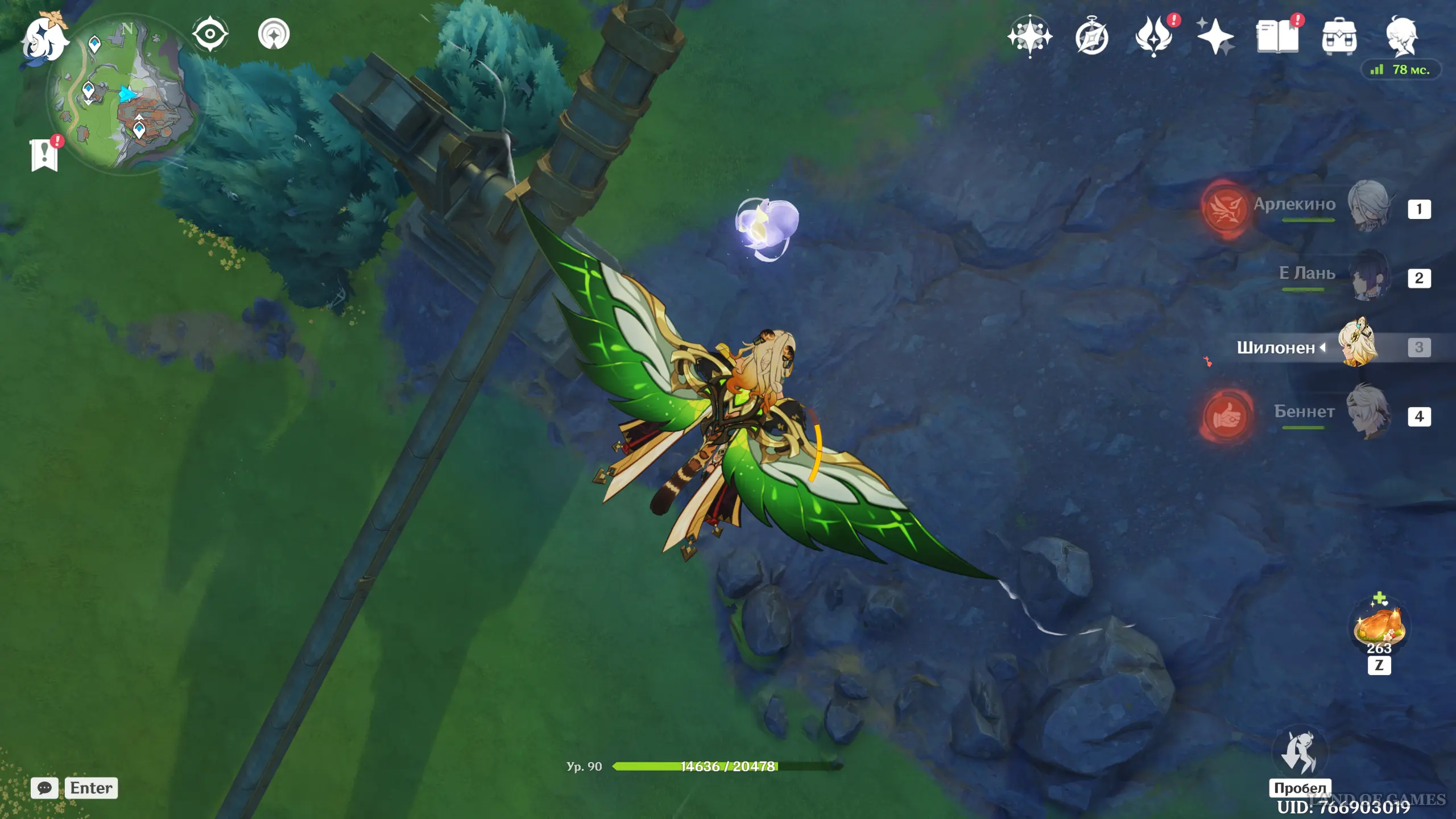The image size is (1456, 819).
Task: Open the circular minimap
Action: 122,94
